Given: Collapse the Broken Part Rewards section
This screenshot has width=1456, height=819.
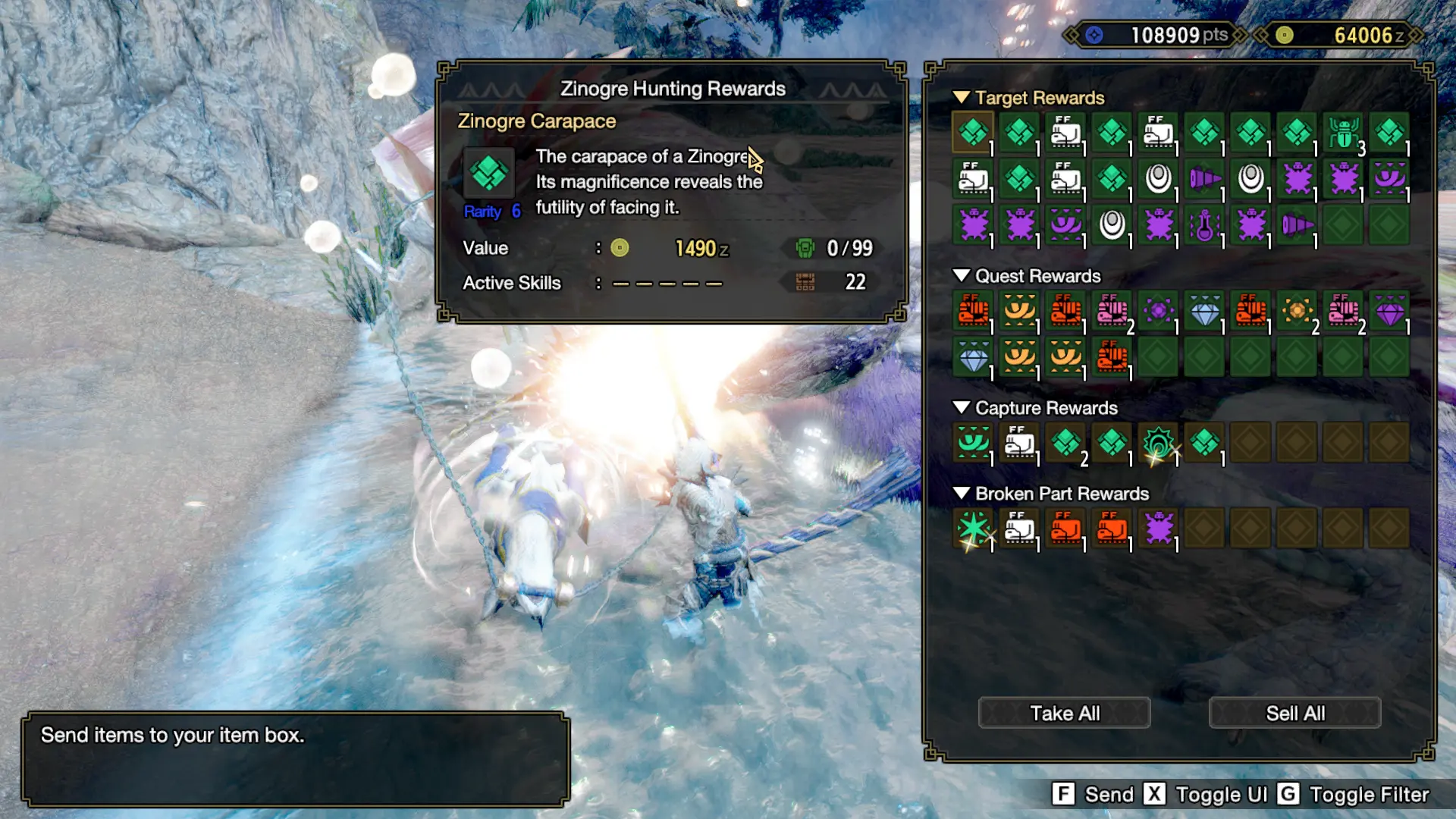Looking at the screenshot, I should coord(963,494).
